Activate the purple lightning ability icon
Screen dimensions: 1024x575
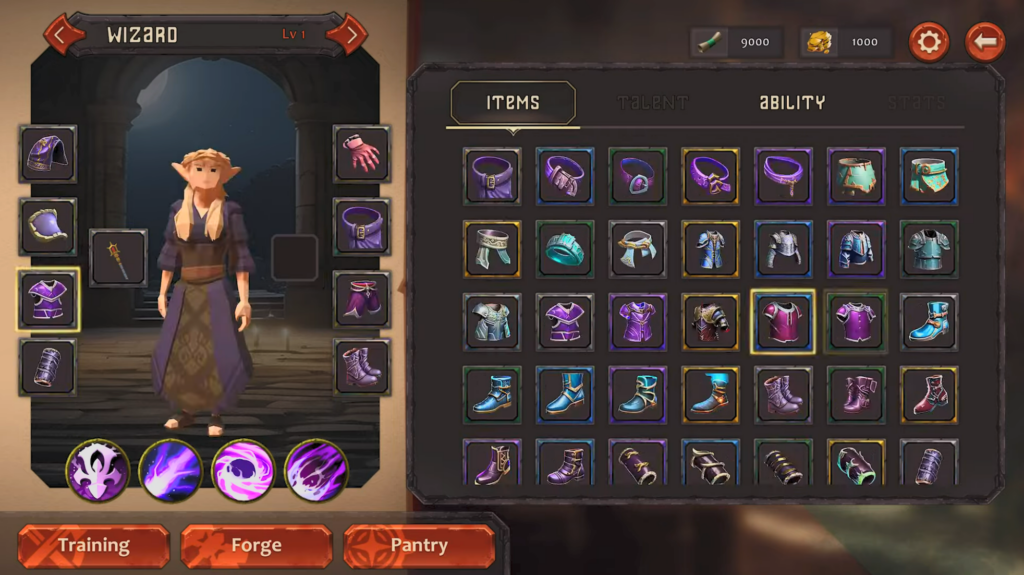click(x=171, y=470)
